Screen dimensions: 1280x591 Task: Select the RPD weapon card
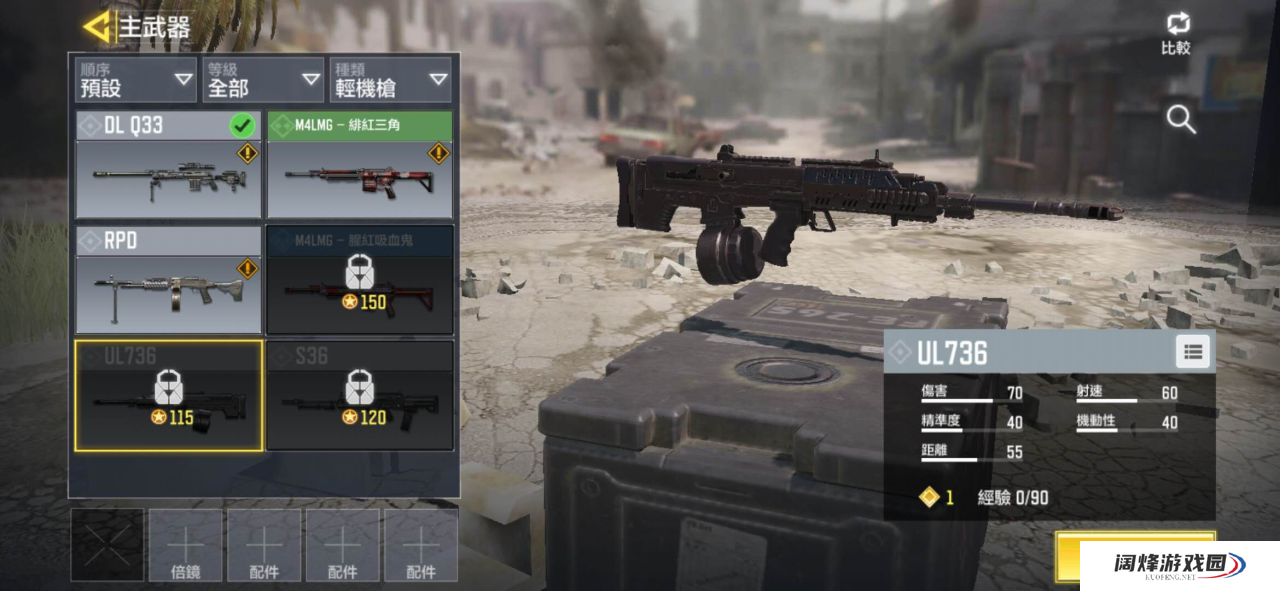tap(168, 280)
